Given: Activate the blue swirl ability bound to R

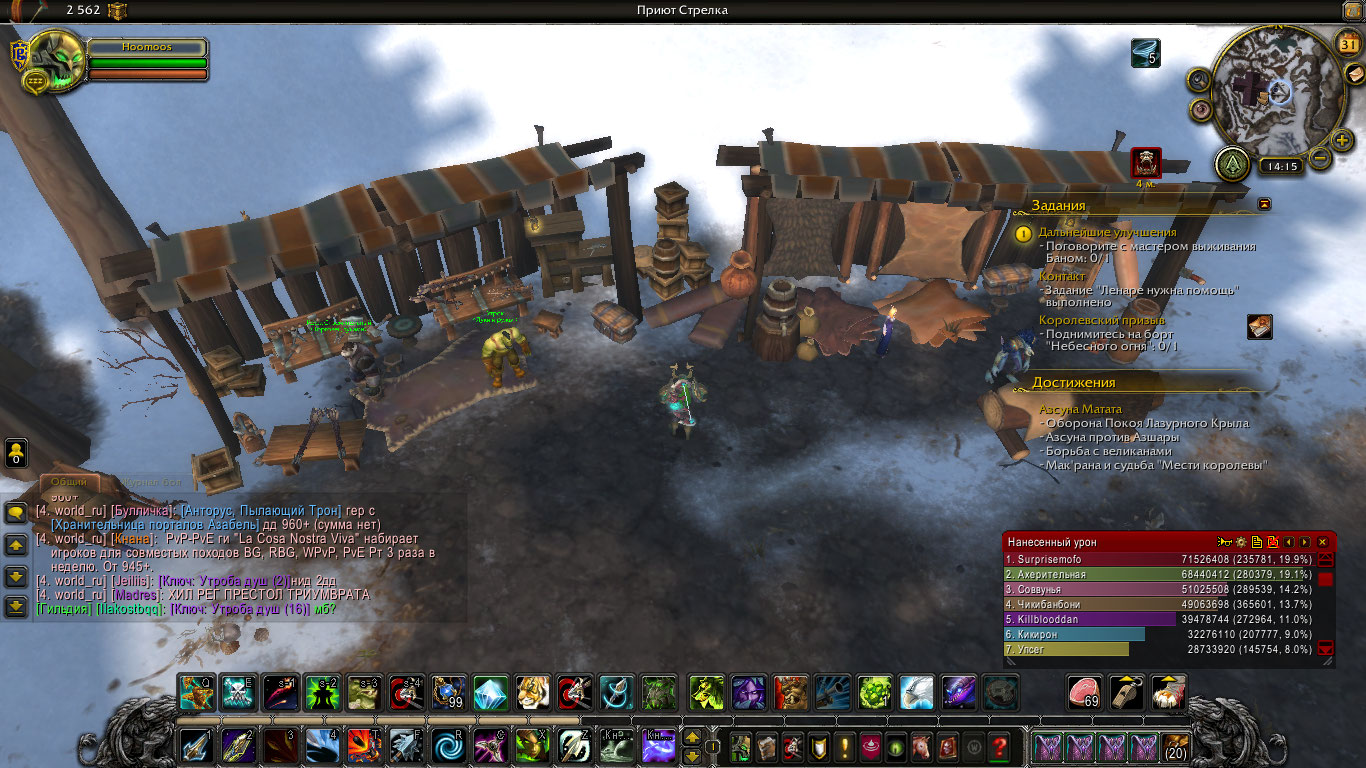Looking at the screenshot, I should click(x=447, y=746).
